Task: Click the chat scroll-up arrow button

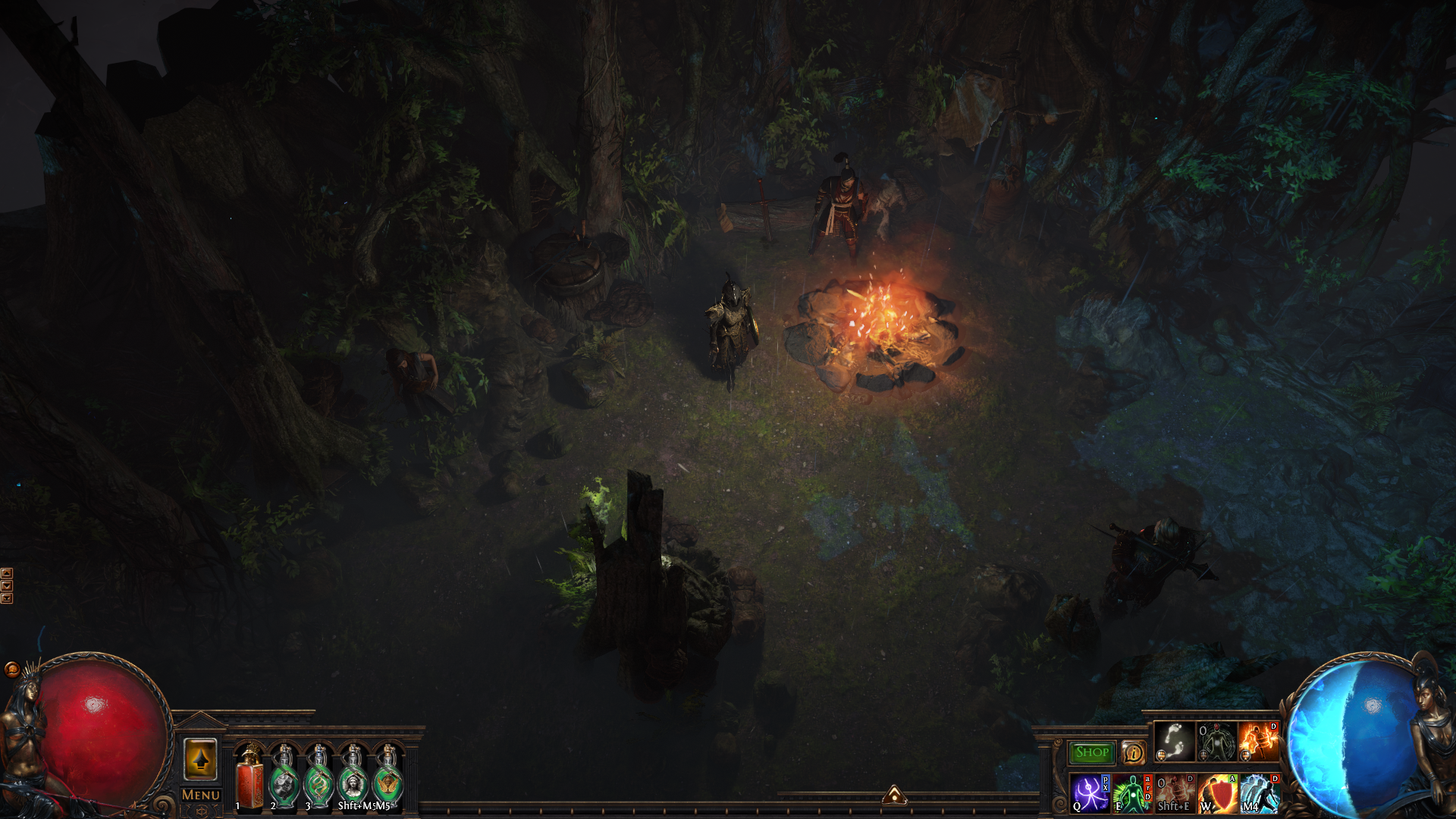Action: pyautogui.click(x=7, y=573)
